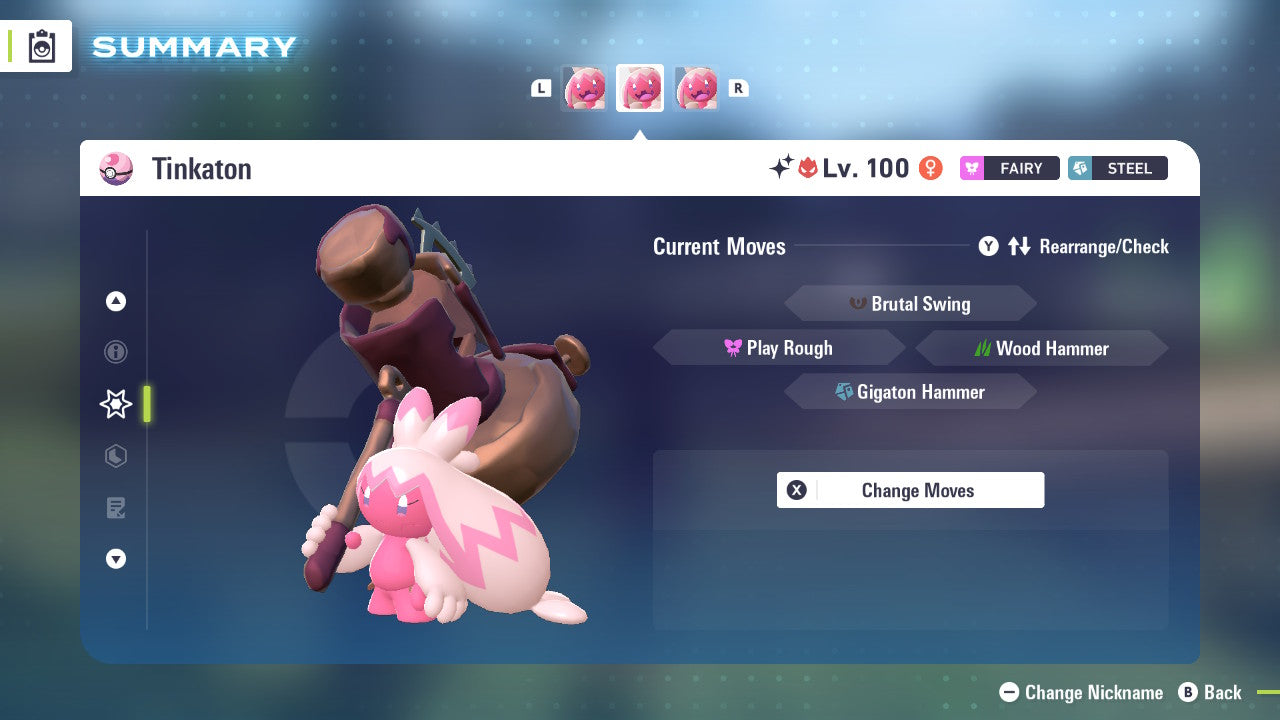Screen dimensions: 1280x720
Task: Go back from the summary screen
Action: point(1211,692)
